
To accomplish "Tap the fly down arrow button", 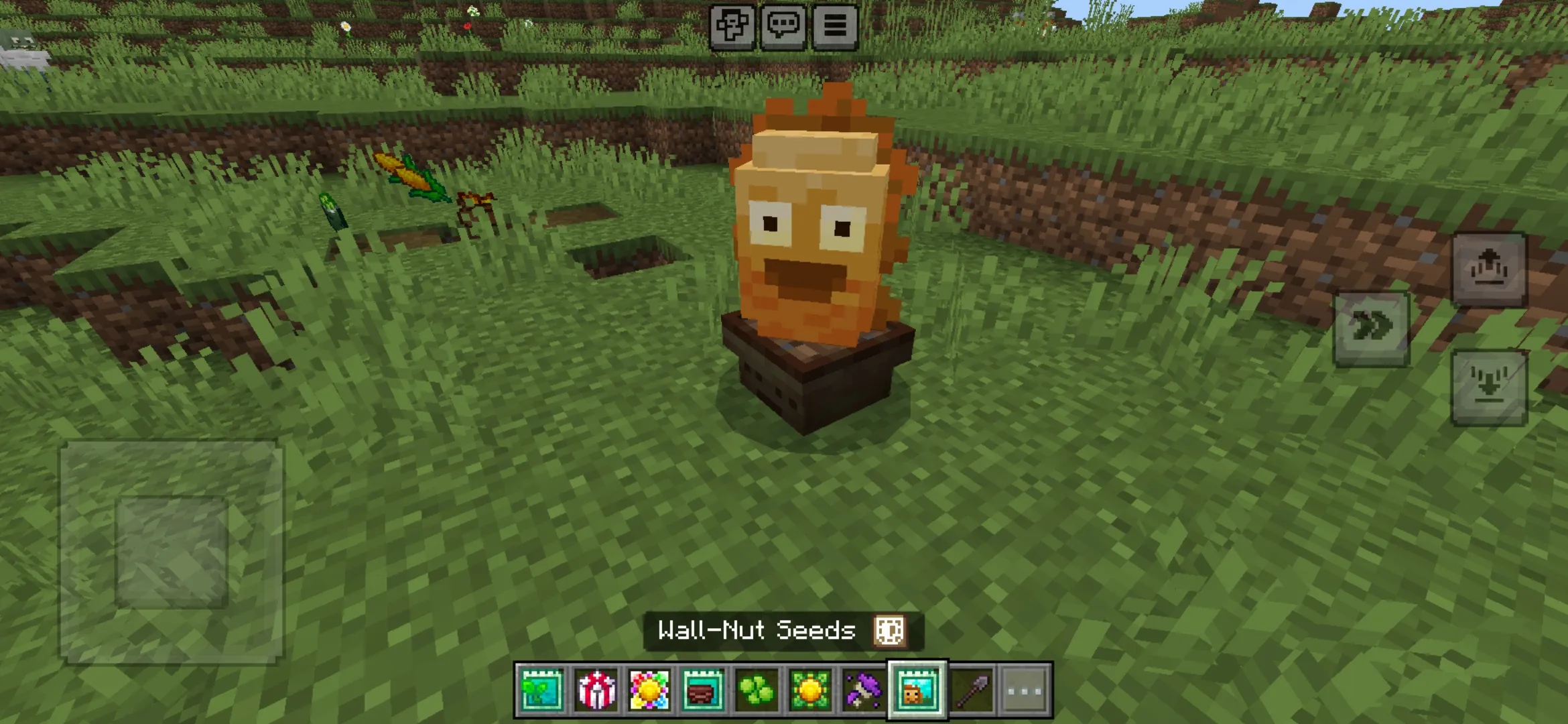I will click(1489, 387).
